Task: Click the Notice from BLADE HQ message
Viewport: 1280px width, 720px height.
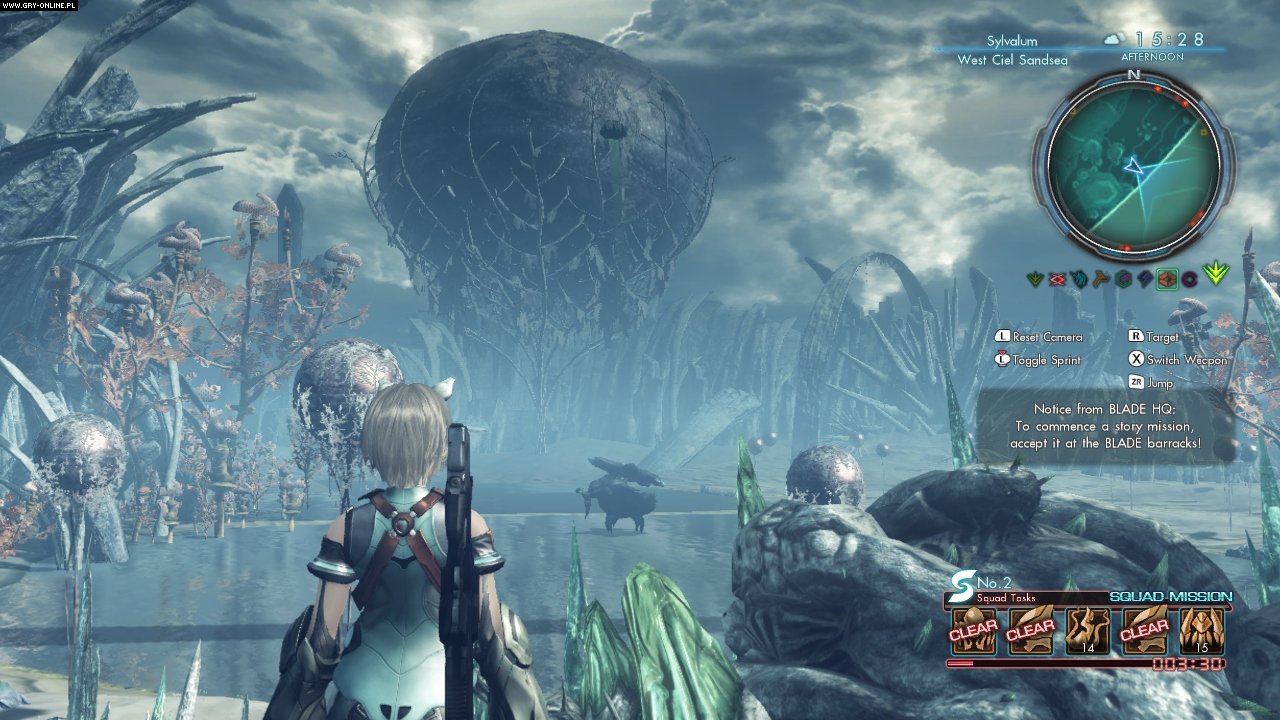Action: click(x=1105, y=426)
